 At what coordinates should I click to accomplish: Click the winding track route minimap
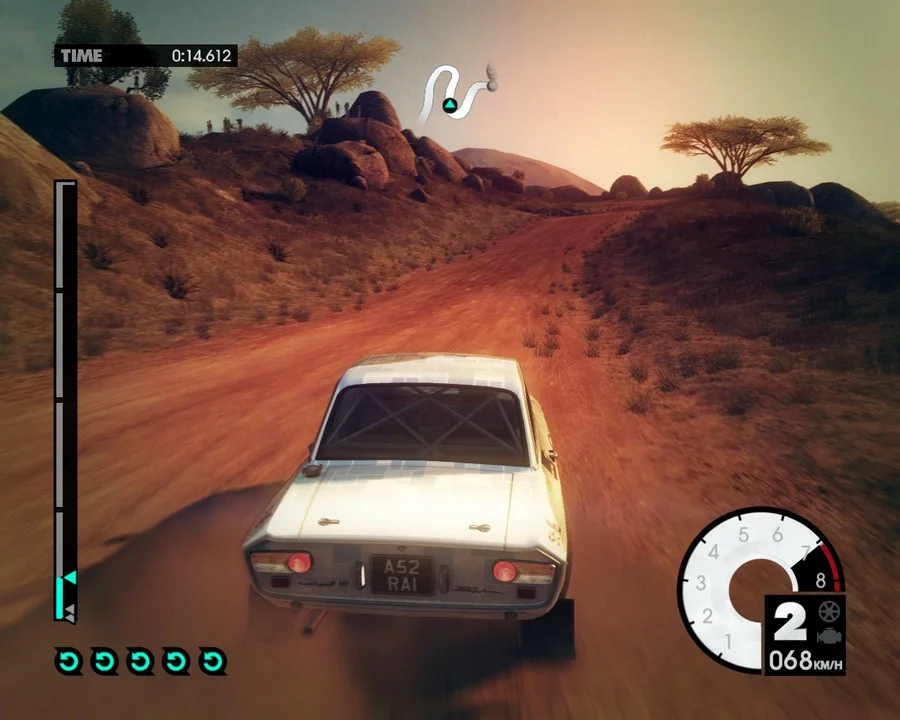pyautogui.click(x=456, y=94)
